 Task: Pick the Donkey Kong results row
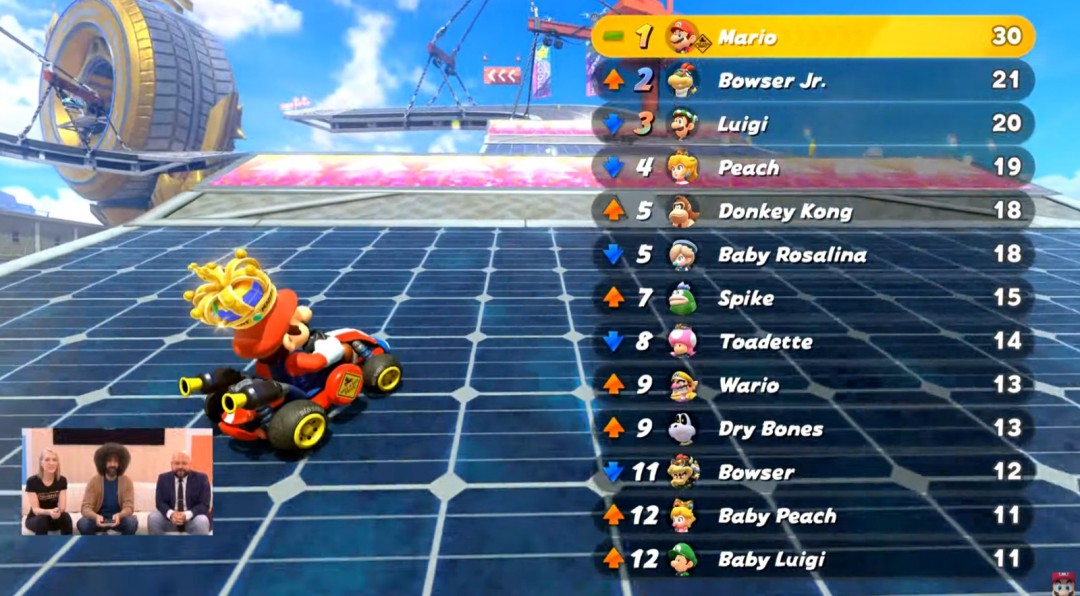coord(812,211)
